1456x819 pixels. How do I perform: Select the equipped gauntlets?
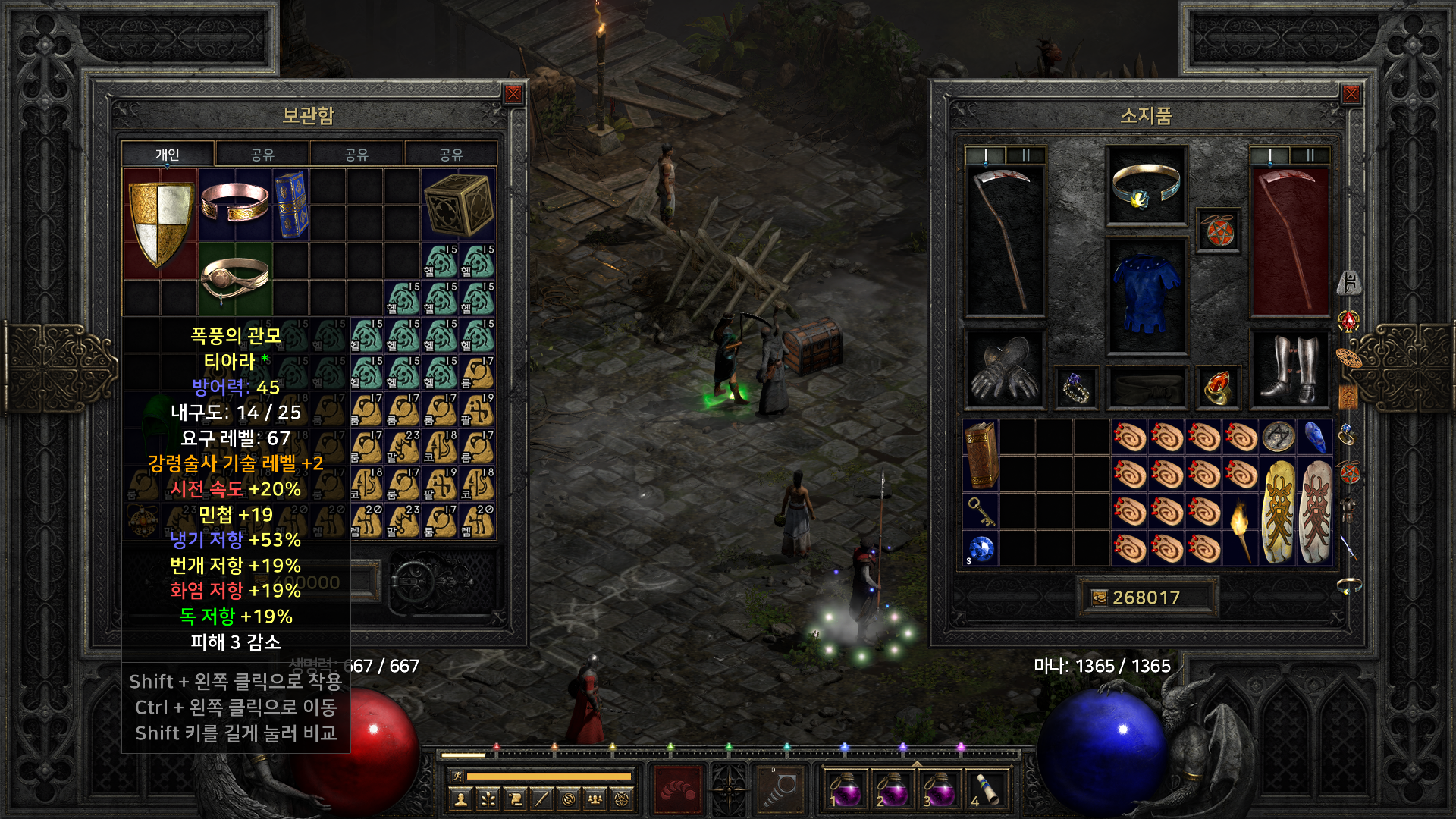(1004, 369)
